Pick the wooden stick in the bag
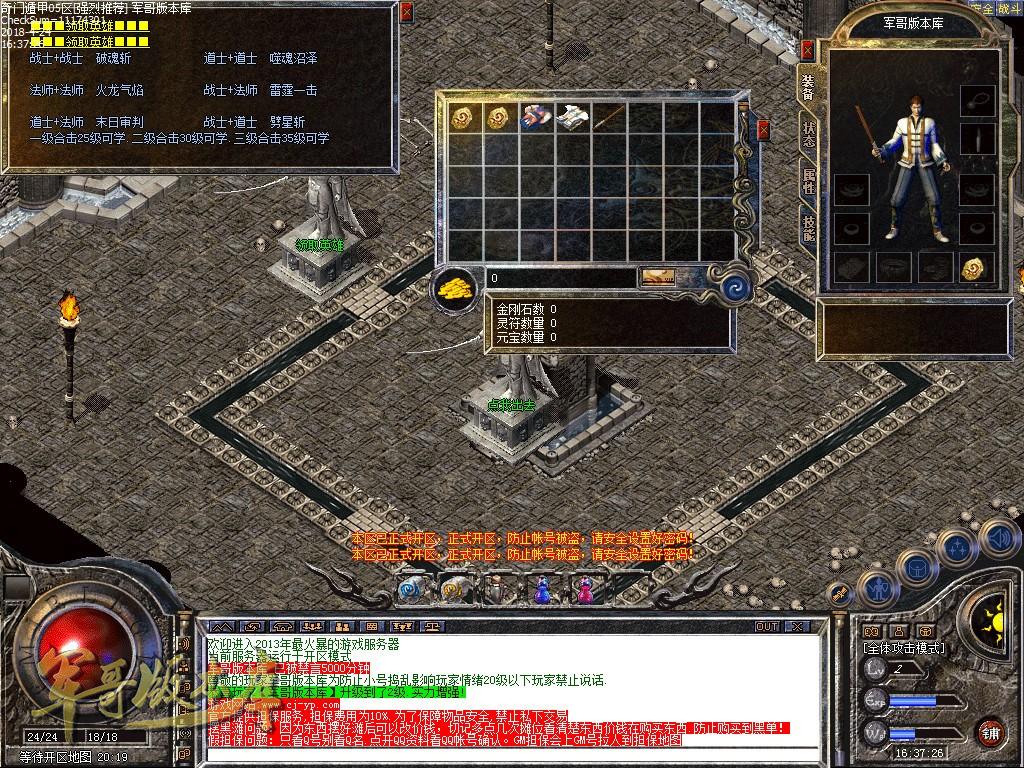This screenshot has height=768, width=1024. coord(608,117)
